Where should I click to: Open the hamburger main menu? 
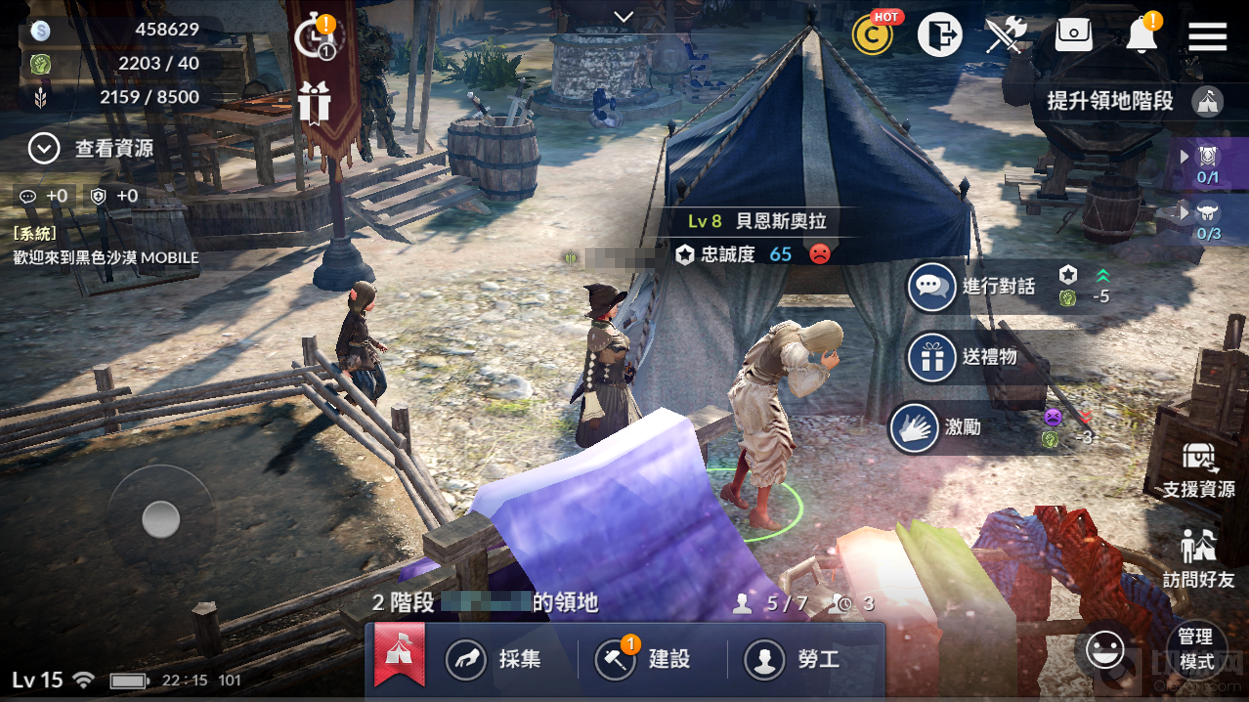tap(1207, 37)
